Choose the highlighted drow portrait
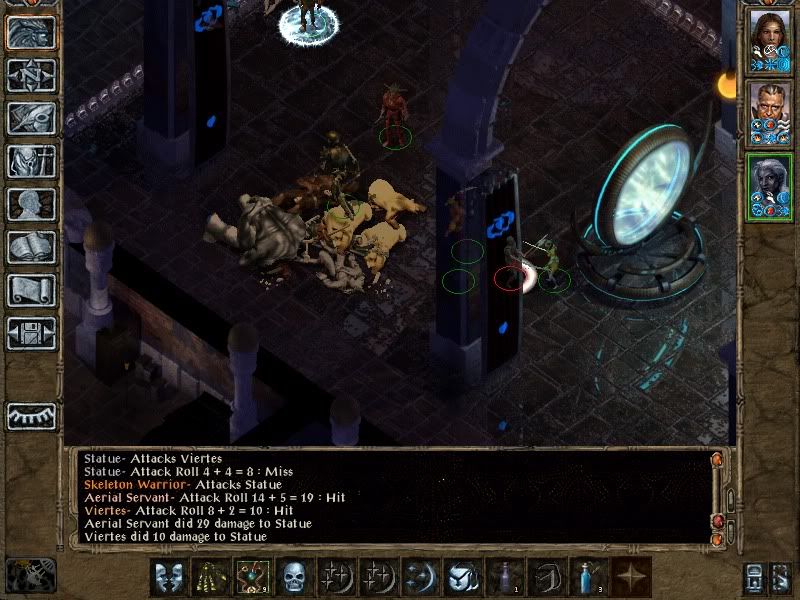The image size is (800, 600). click(x=769, y=186)
